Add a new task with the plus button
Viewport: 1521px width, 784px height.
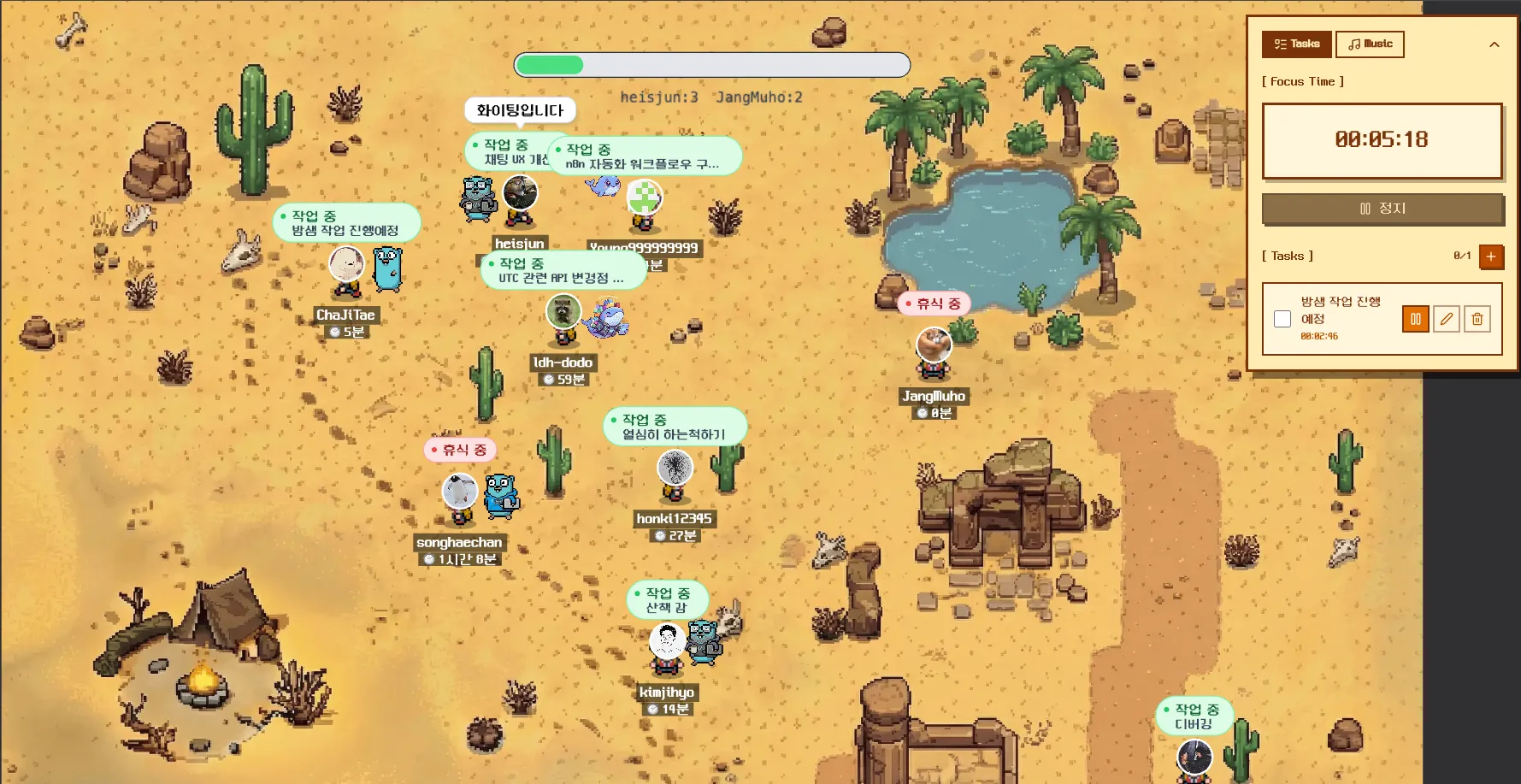pyautogui.click(x=1491, y=256)
